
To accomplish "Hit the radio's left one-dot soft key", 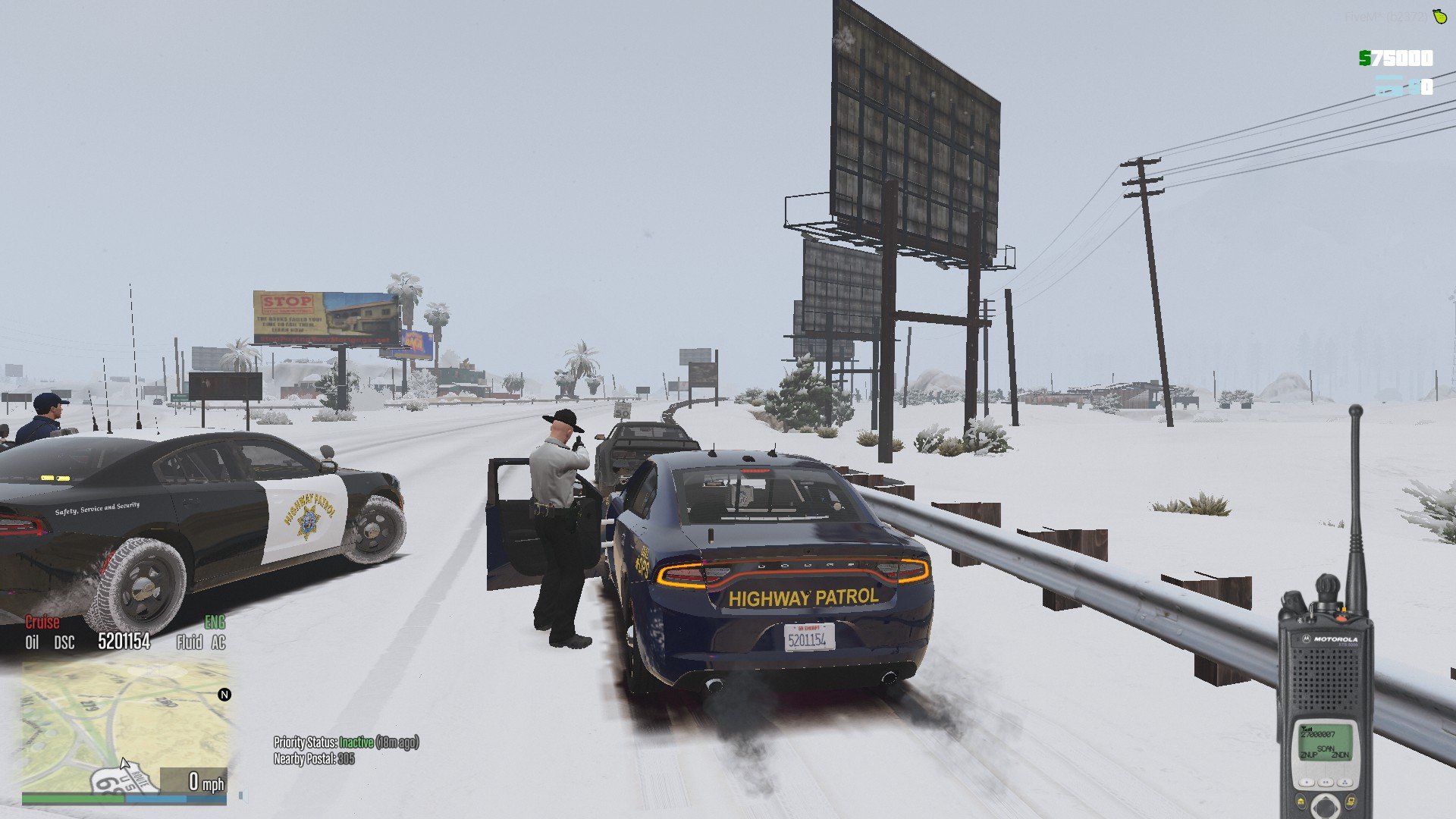I will tap(1306, 782).
